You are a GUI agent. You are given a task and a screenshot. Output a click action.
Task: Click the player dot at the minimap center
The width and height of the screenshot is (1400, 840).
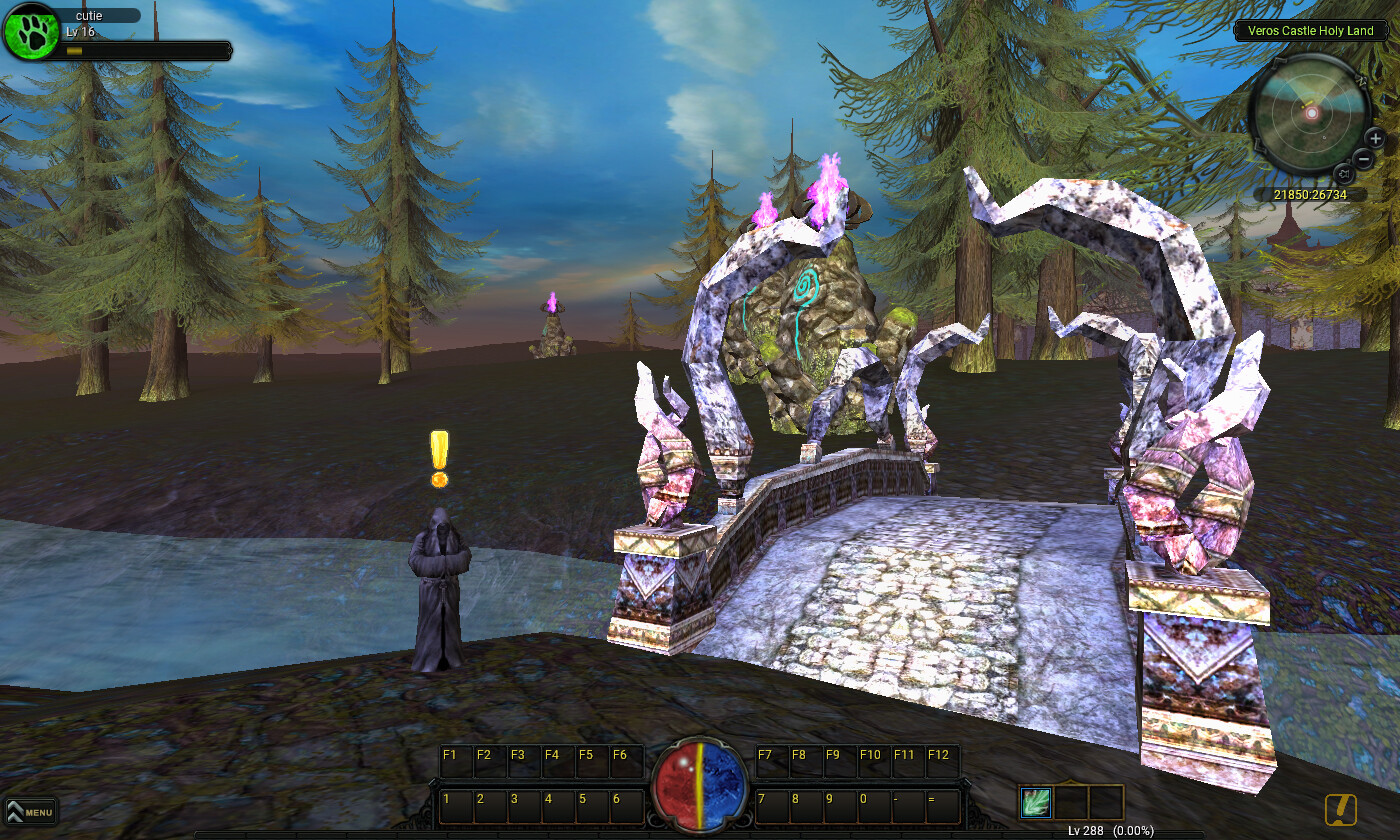(1312, 114)
